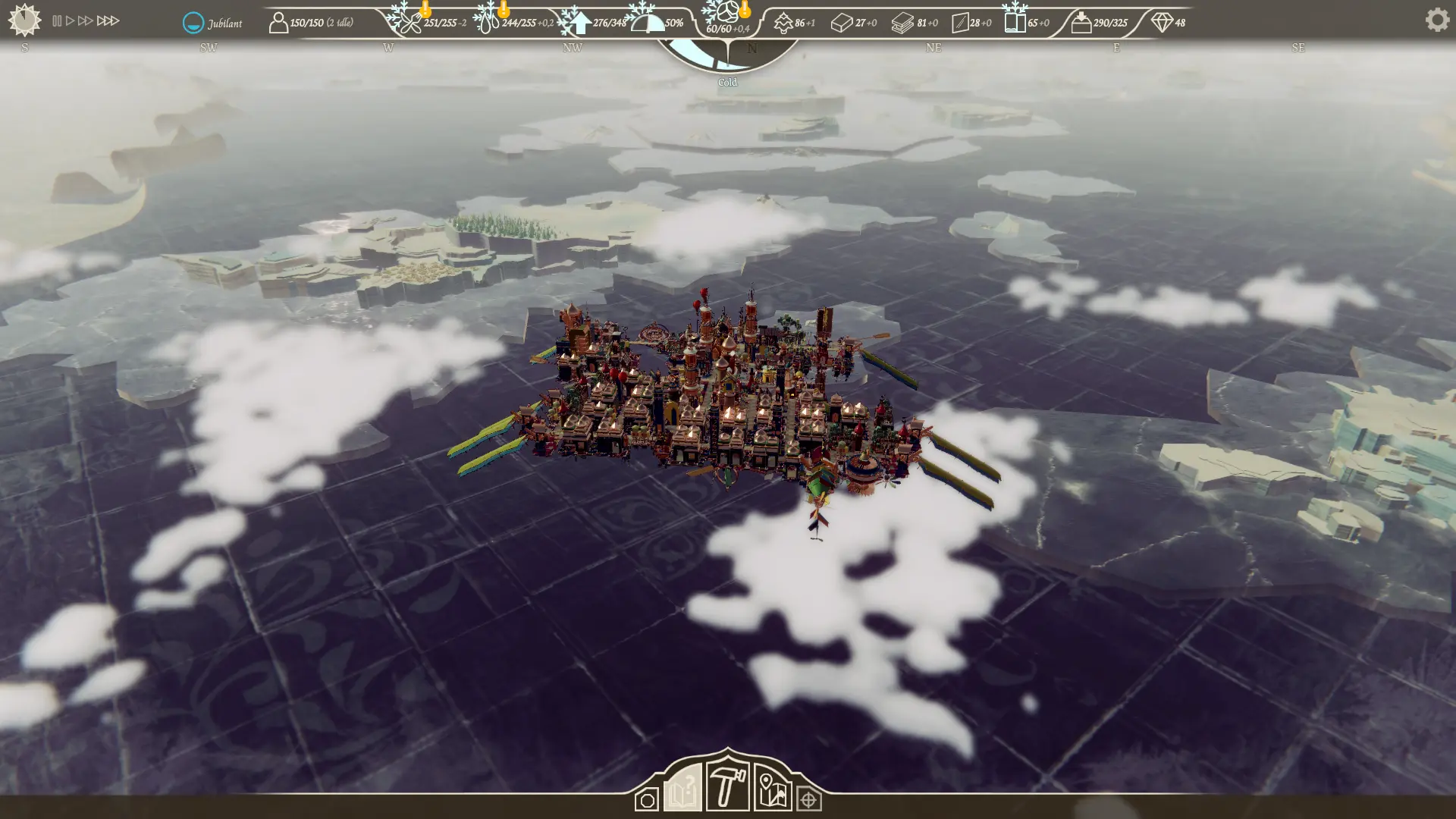
Task: Click the wood tree resource icon
Action: tap(783, 24)
